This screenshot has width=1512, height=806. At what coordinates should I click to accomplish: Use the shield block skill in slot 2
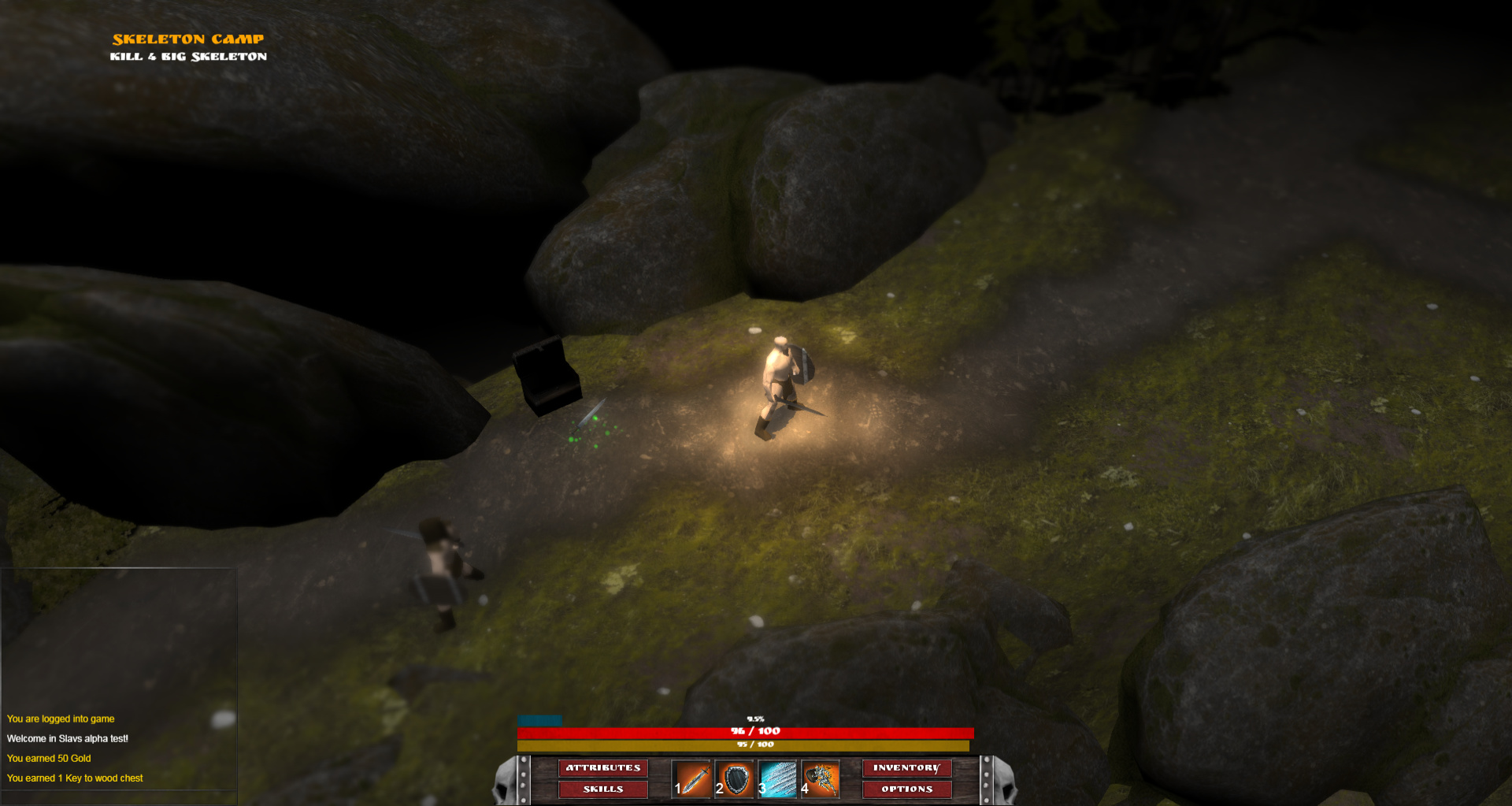point(735,779)
